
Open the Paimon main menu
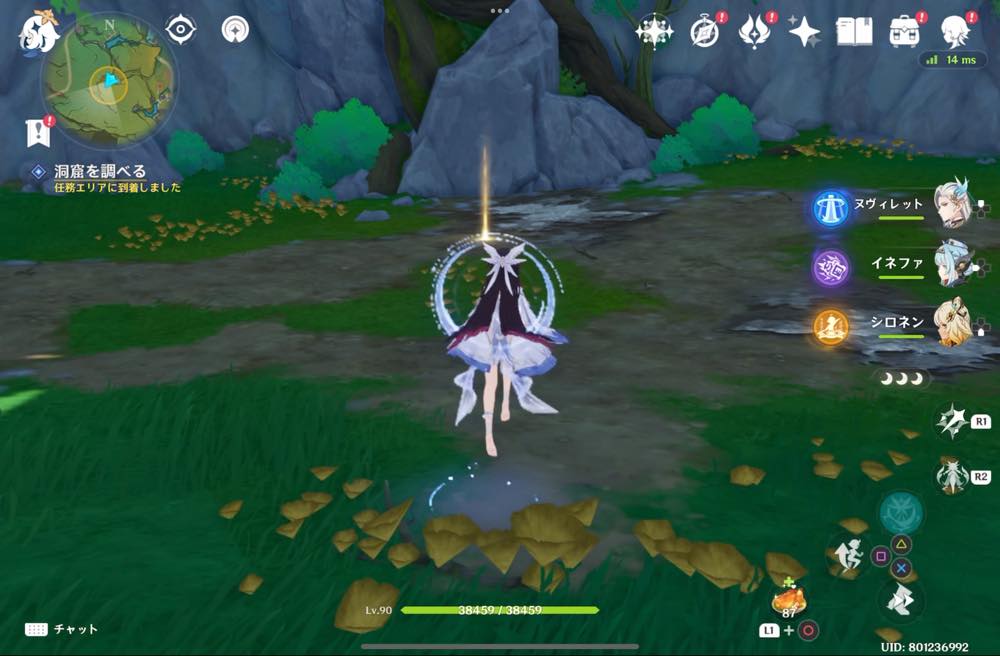click(x=40, y=30)
